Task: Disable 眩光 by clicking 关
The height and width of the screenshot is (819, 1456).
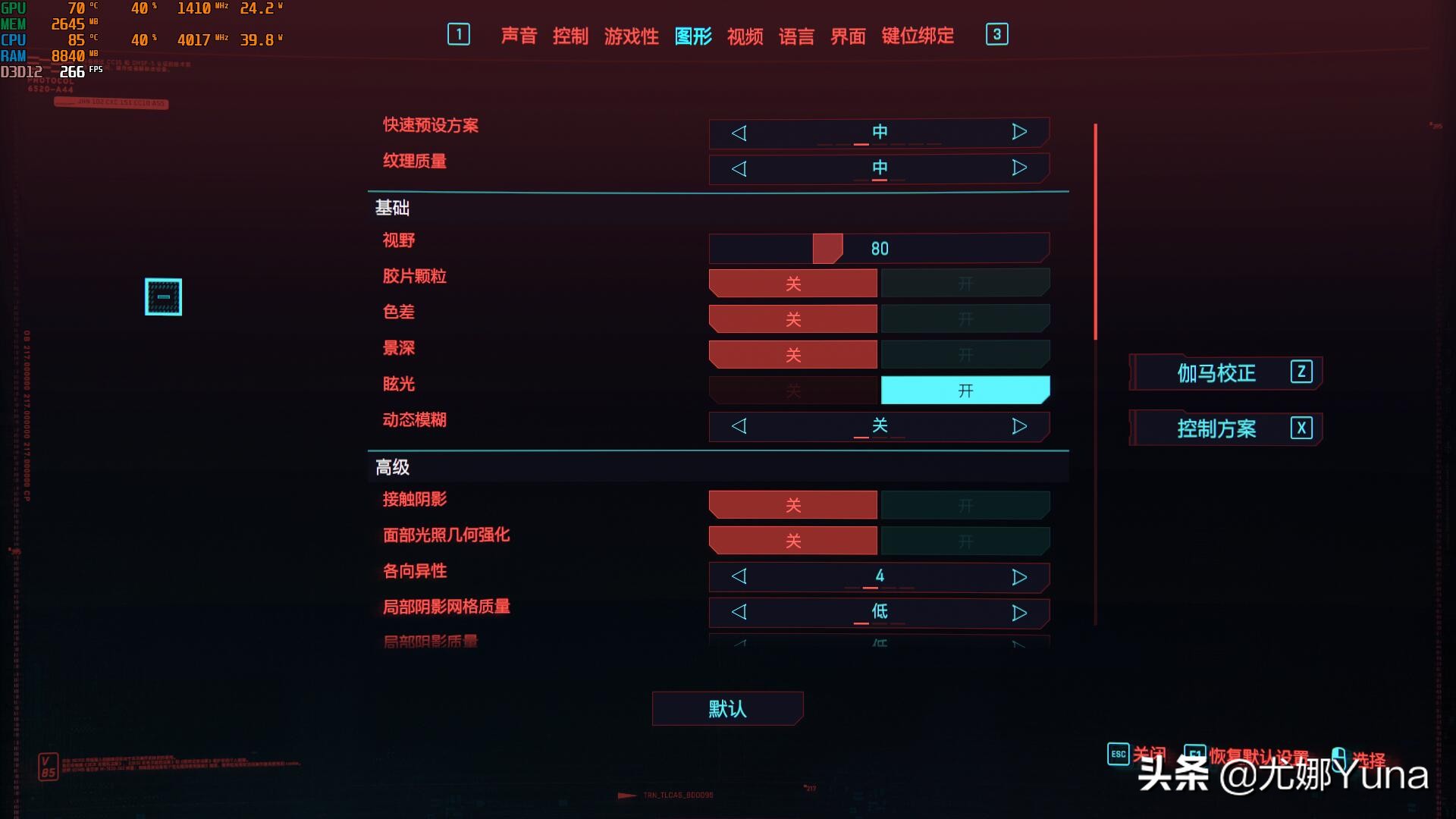Action: [792, 389]
